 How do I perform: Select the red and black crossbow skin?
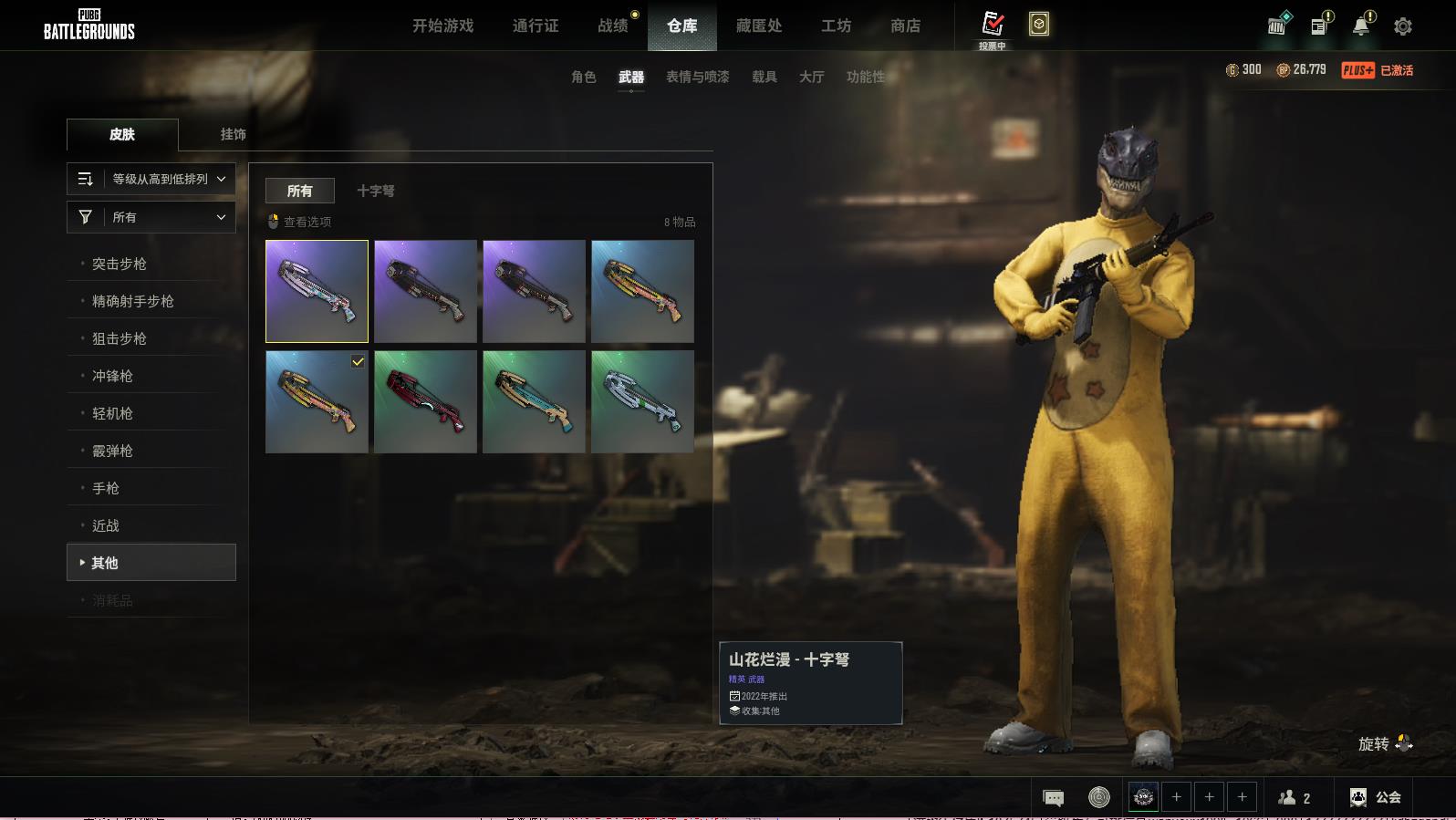(x=425, y=402)
